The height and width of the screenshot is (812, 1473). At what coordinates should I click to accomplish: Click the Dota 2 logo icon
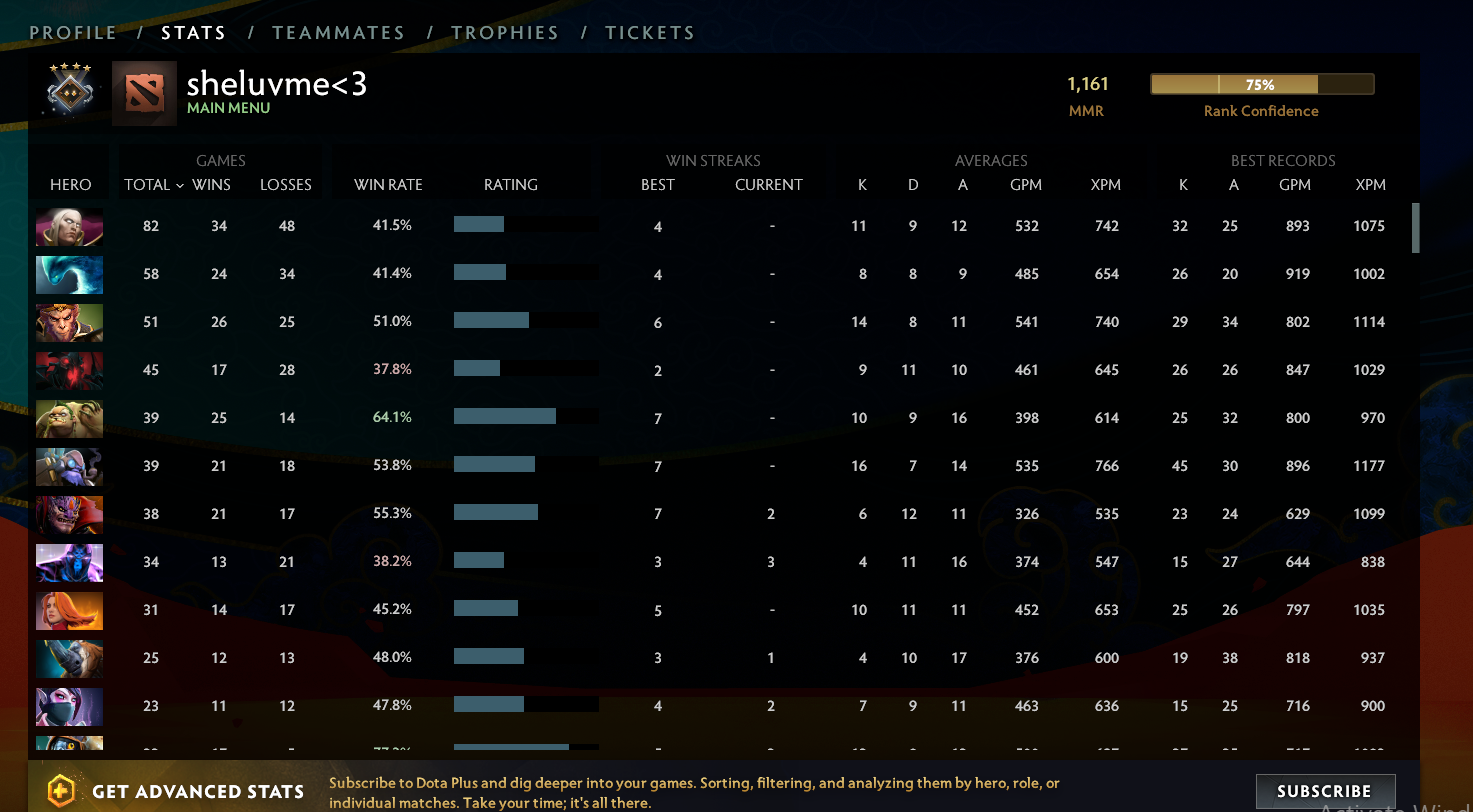[143, 90]
